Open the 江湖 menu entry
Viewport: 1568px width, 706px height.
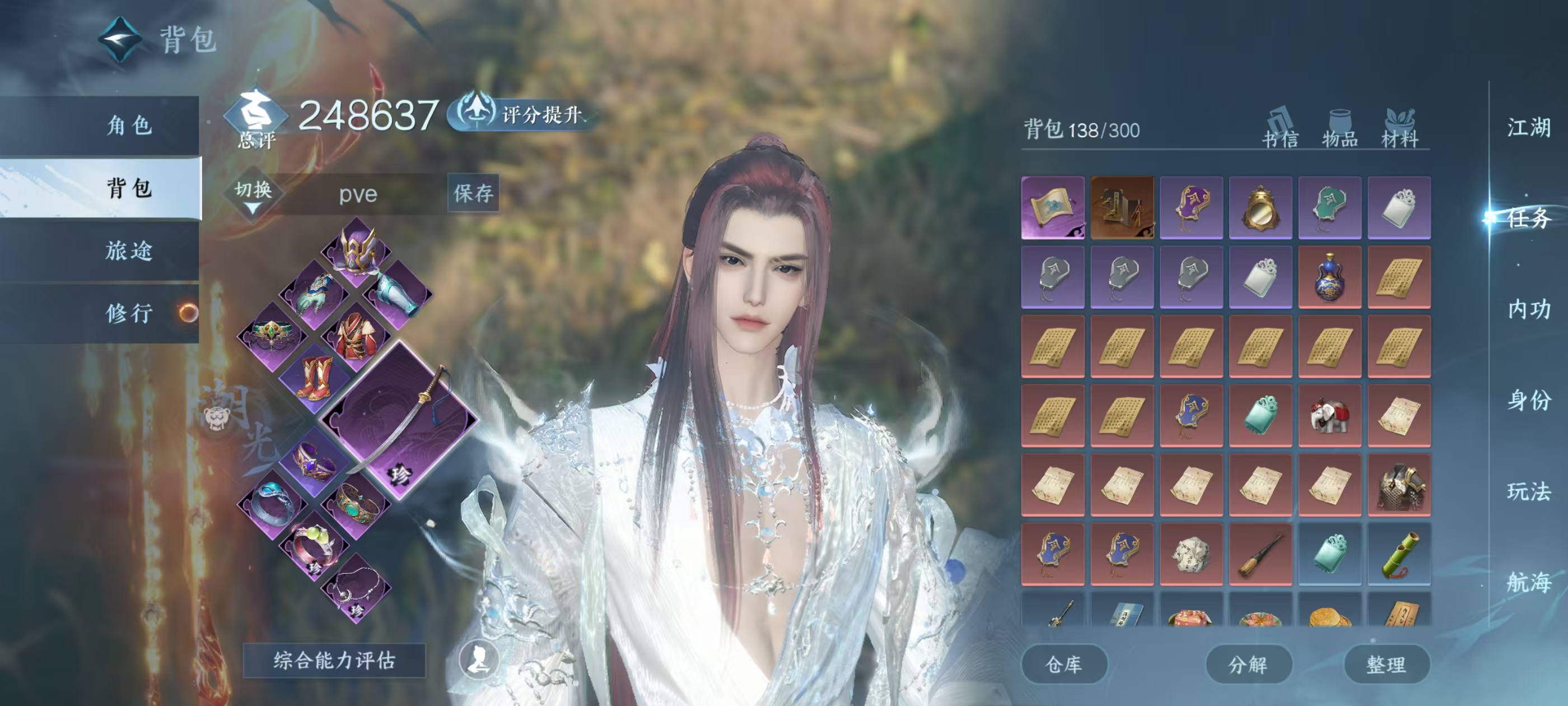1528,128
